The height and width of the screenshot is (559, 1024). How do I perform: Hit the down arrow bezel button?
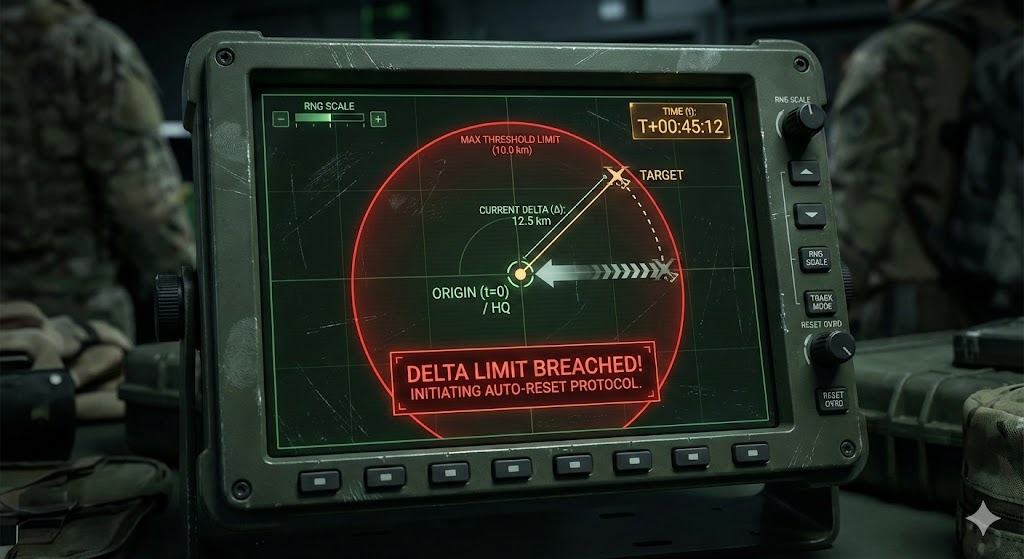coord(809,214)
